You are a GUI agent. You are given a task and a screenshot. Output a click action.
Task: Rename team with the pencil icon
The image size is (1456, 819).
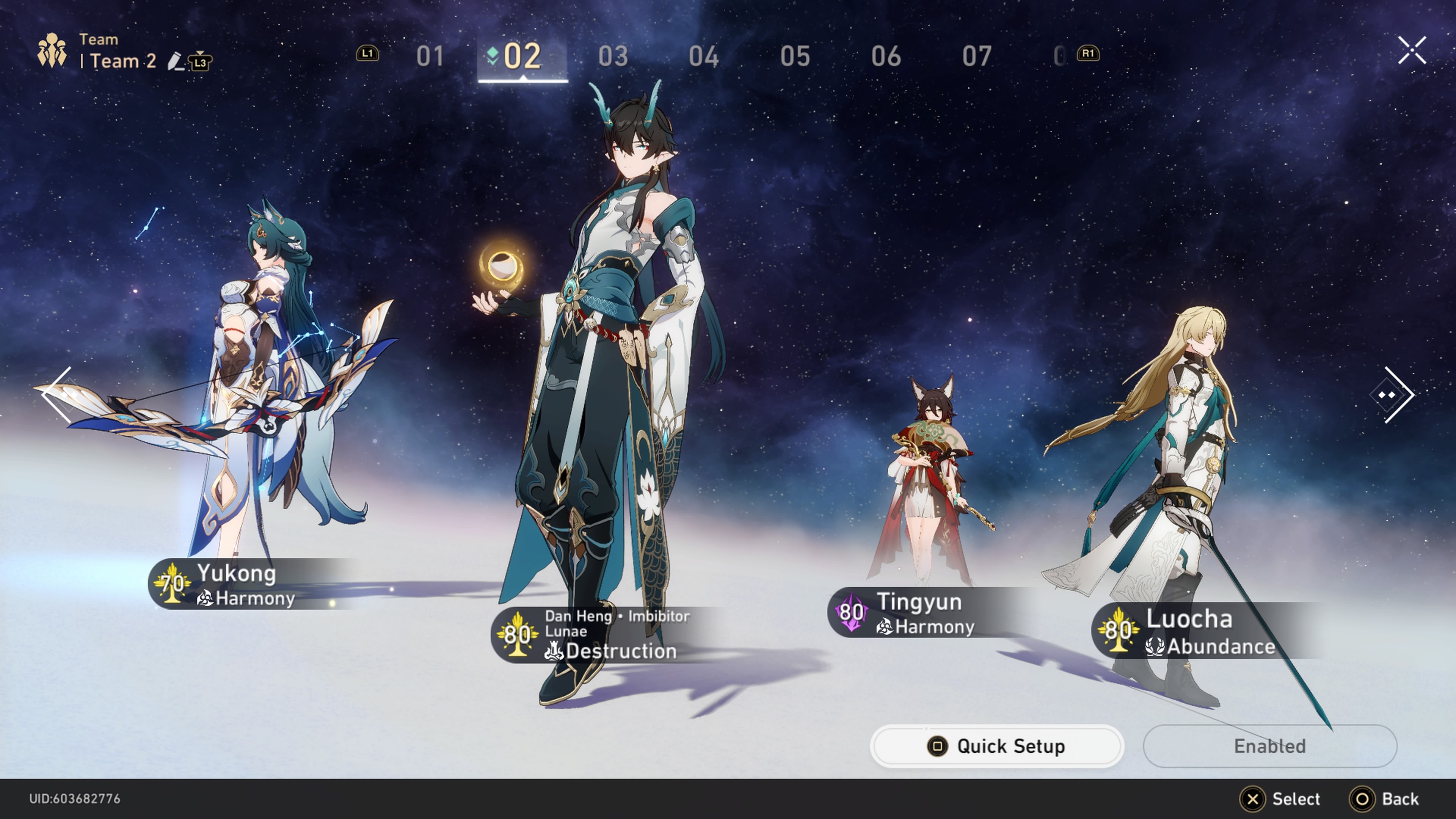tap(176, 61)
